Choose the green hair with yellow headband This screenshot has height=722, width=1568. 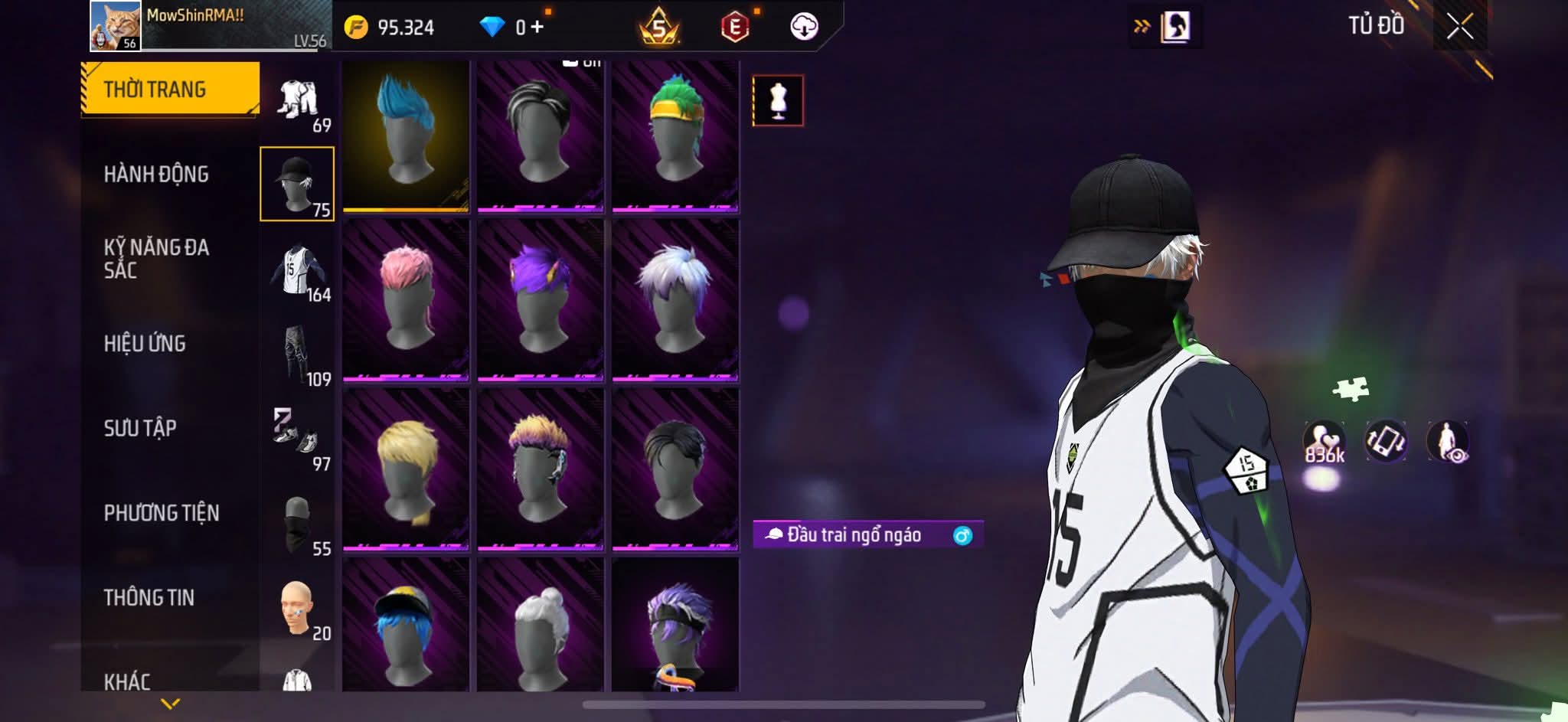click(x=675, y=136)
